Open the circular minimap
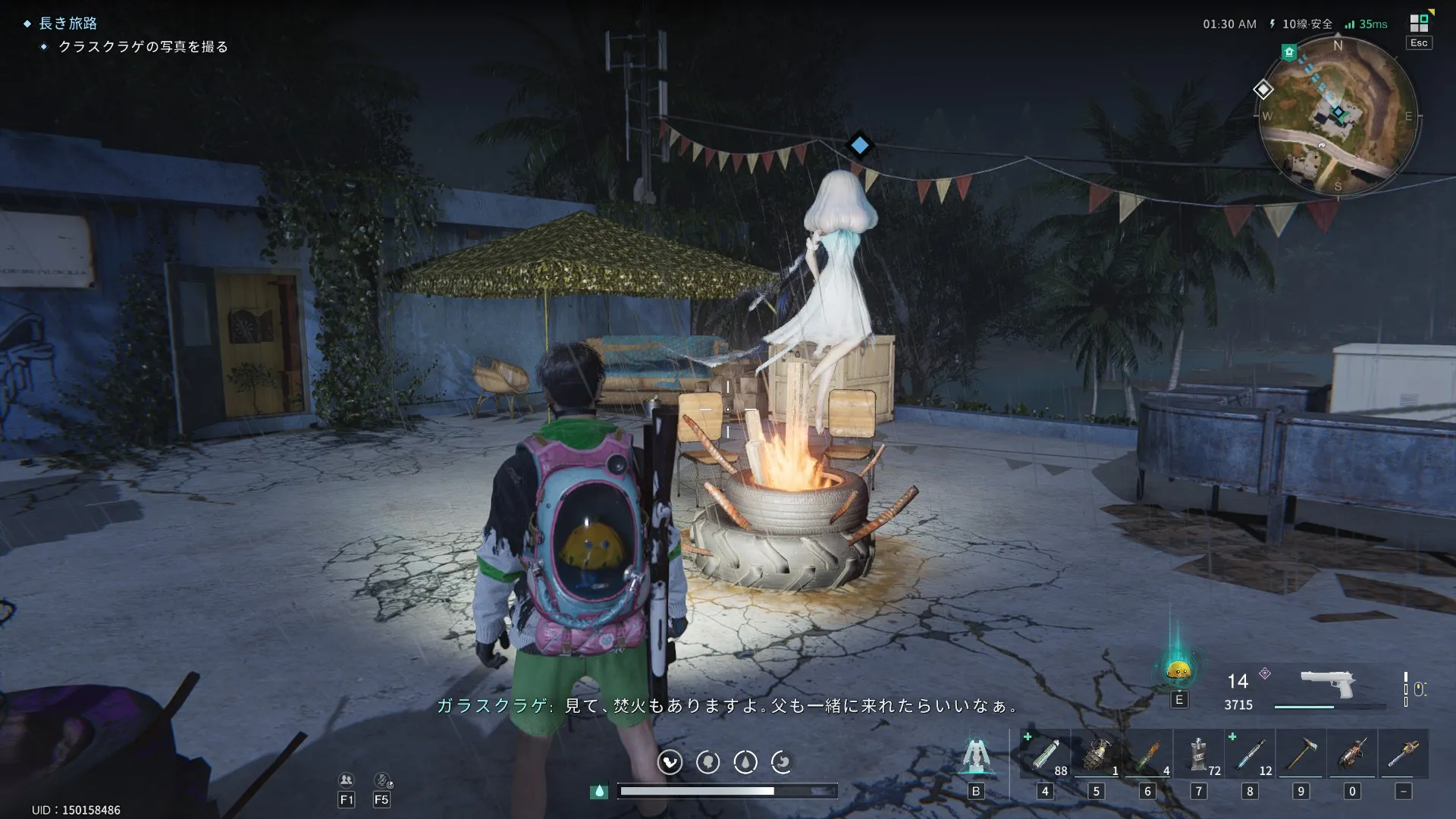 [x=1338, y=116]
